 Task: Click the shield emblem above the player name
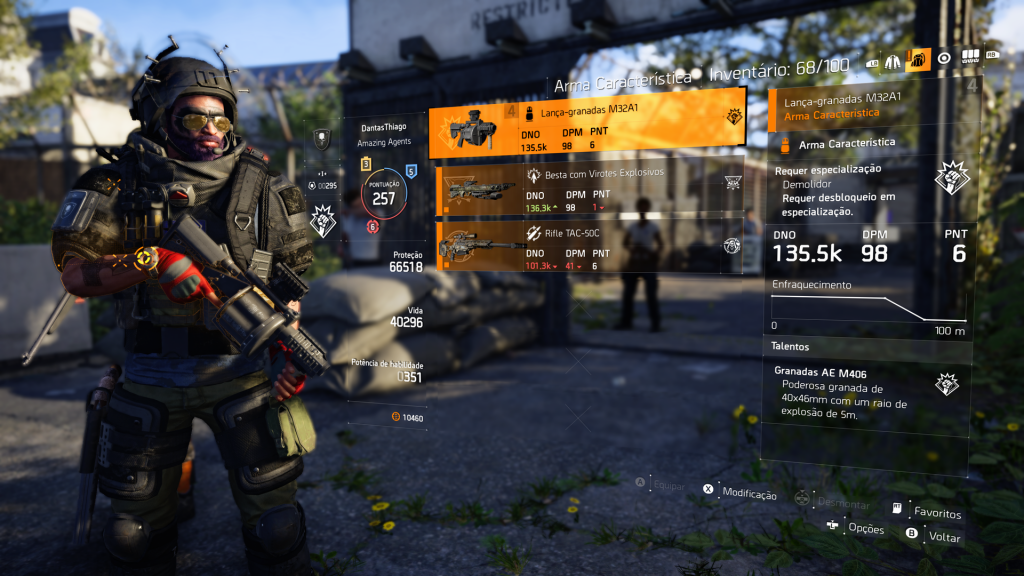[322, 139]
